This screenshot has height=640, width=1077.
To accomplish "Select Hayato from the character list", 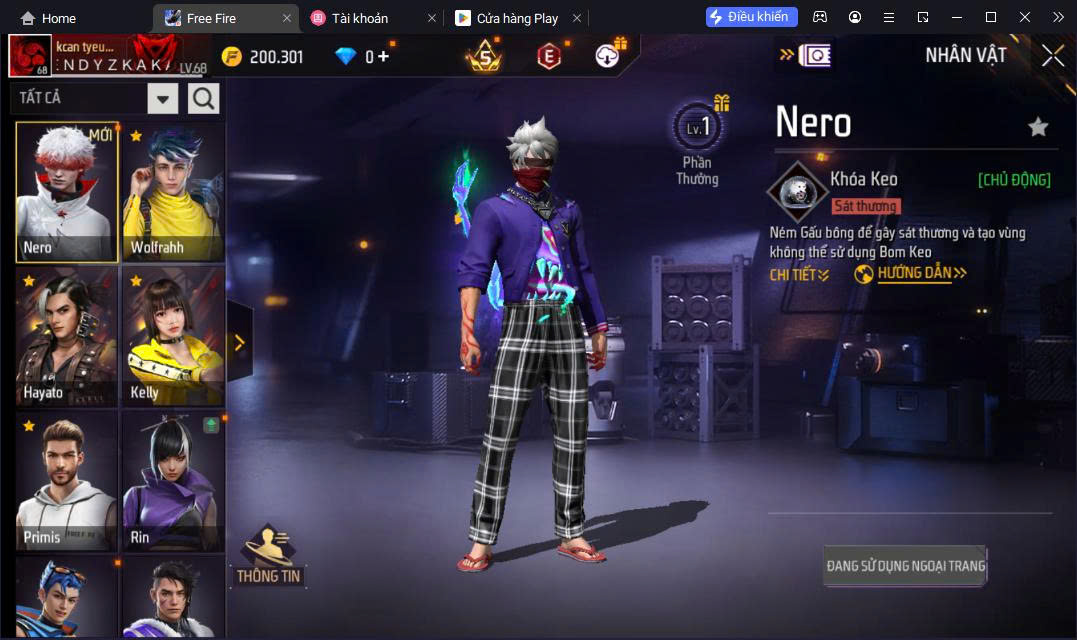I will coord(67,336).
